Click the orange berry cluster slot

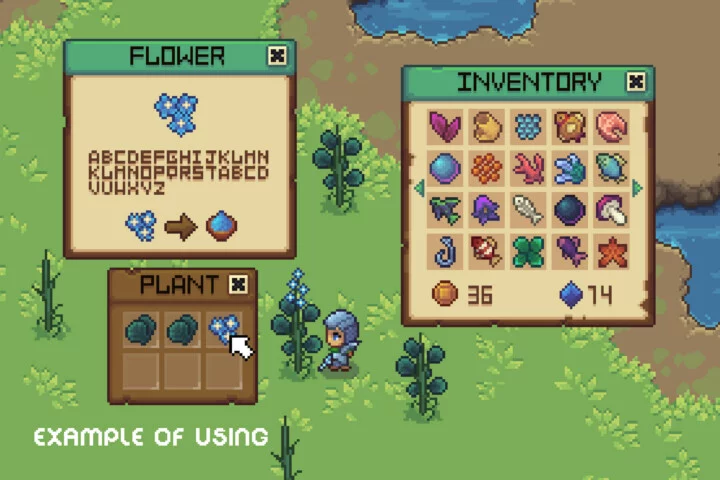pyautogui.click(x=487, y=167)
